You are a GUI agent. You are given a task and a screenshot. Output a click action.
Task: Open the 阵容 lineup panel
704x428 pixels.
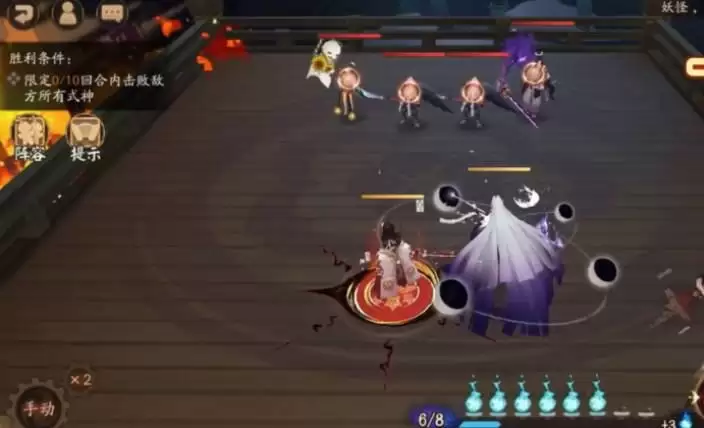pos(30,137)
